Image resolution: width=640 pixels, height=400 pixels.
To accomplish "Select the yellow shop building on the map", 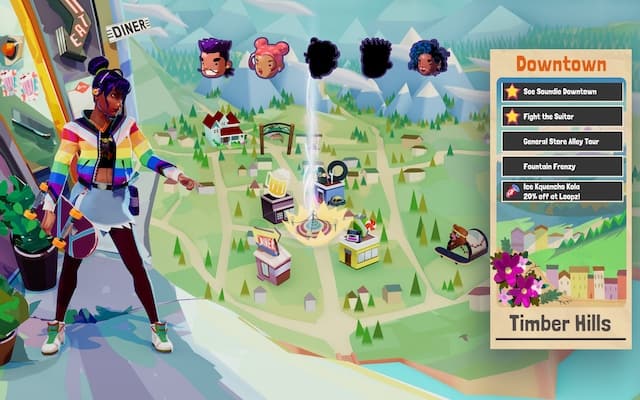I will pyautogui.click(x=359, y=247).
